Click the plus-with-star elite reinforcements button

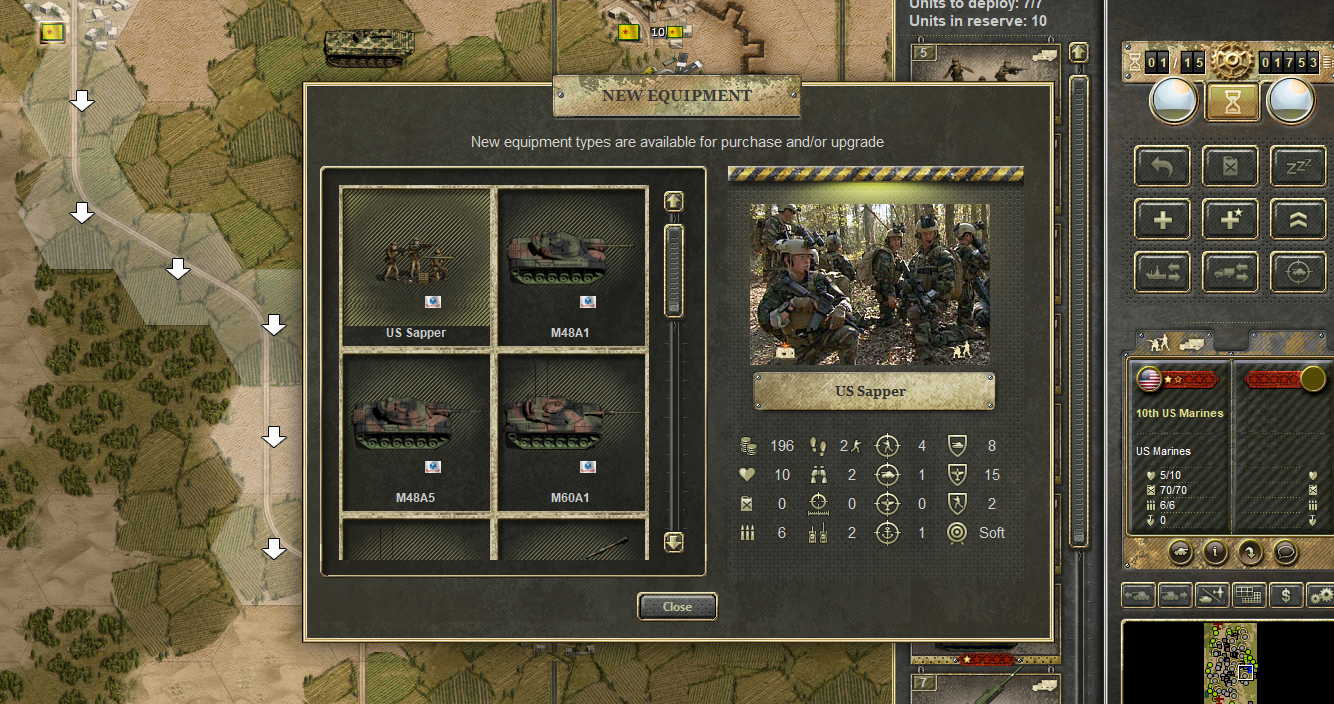1230,220
